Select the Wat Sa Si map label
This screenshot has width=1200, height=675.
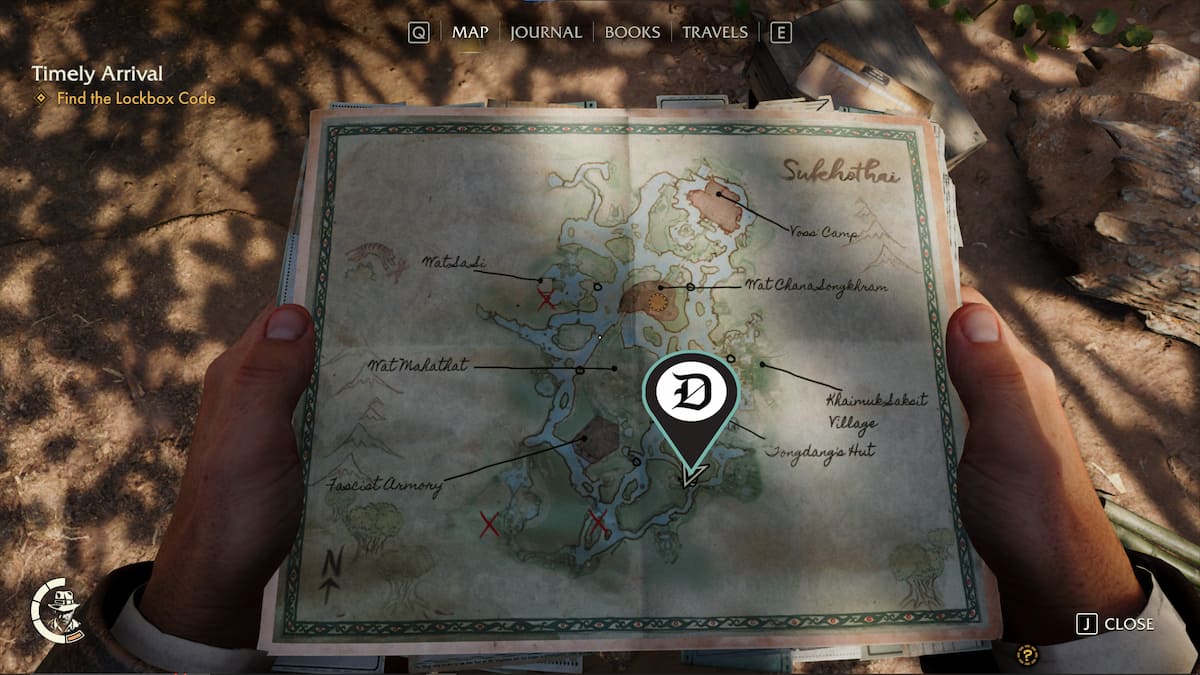[x=453, y=263]
